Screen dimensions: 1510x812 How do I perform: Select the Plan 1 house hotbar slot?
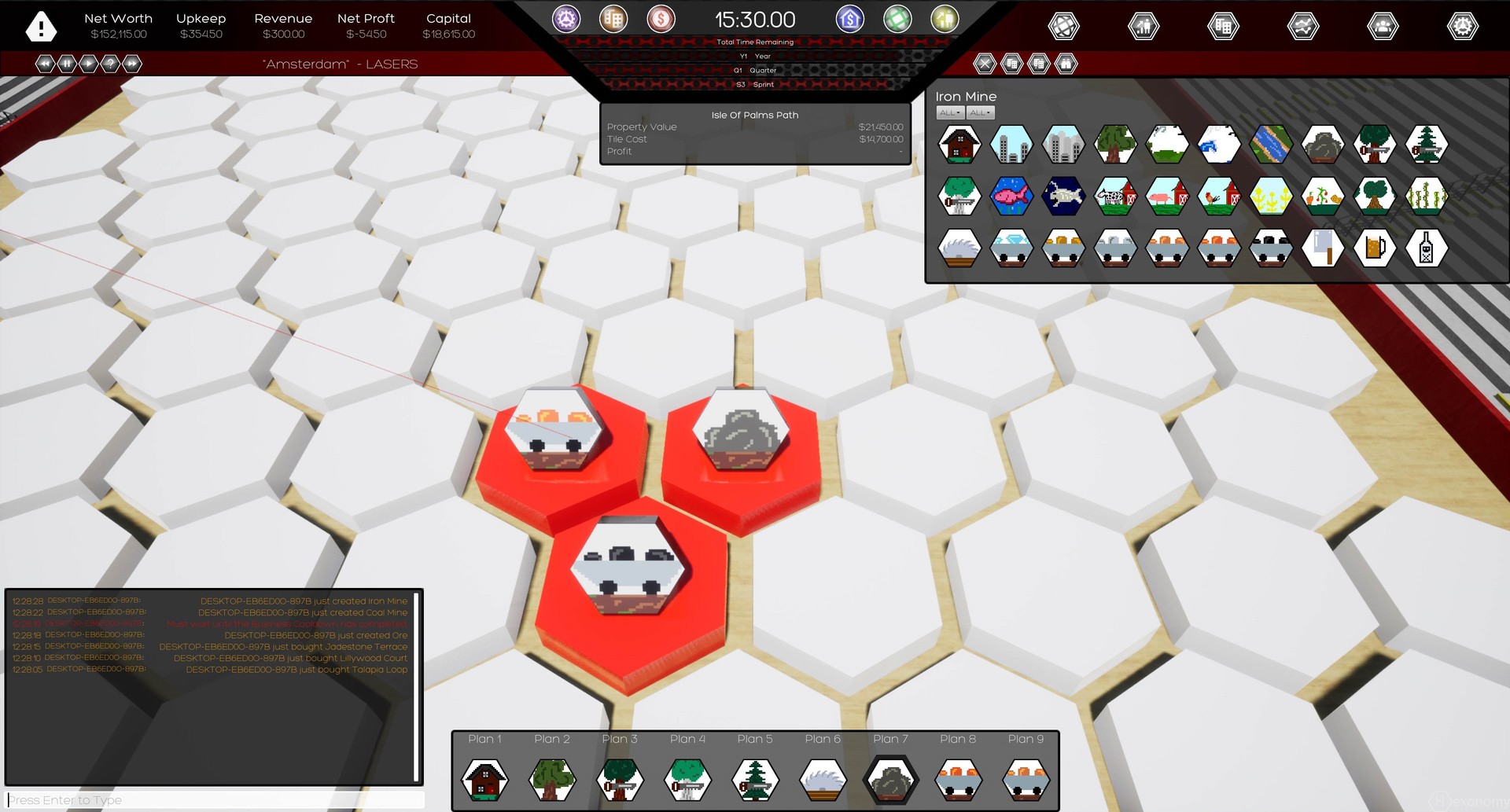(485, 778)
